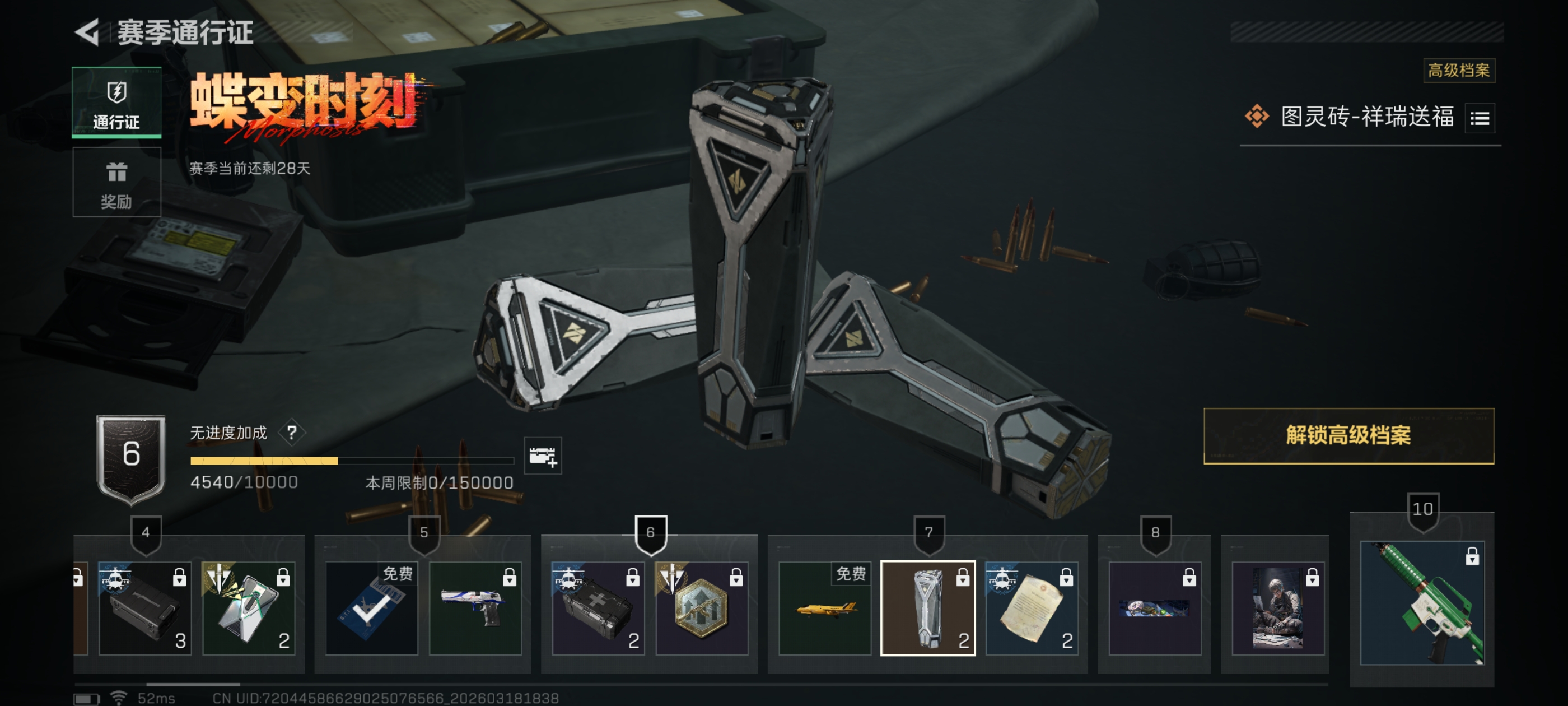Select the highlighted Turing brick reward tile
Viewport: 1568px width, 706px height.
pyautogui.click(x=927, y=608)
